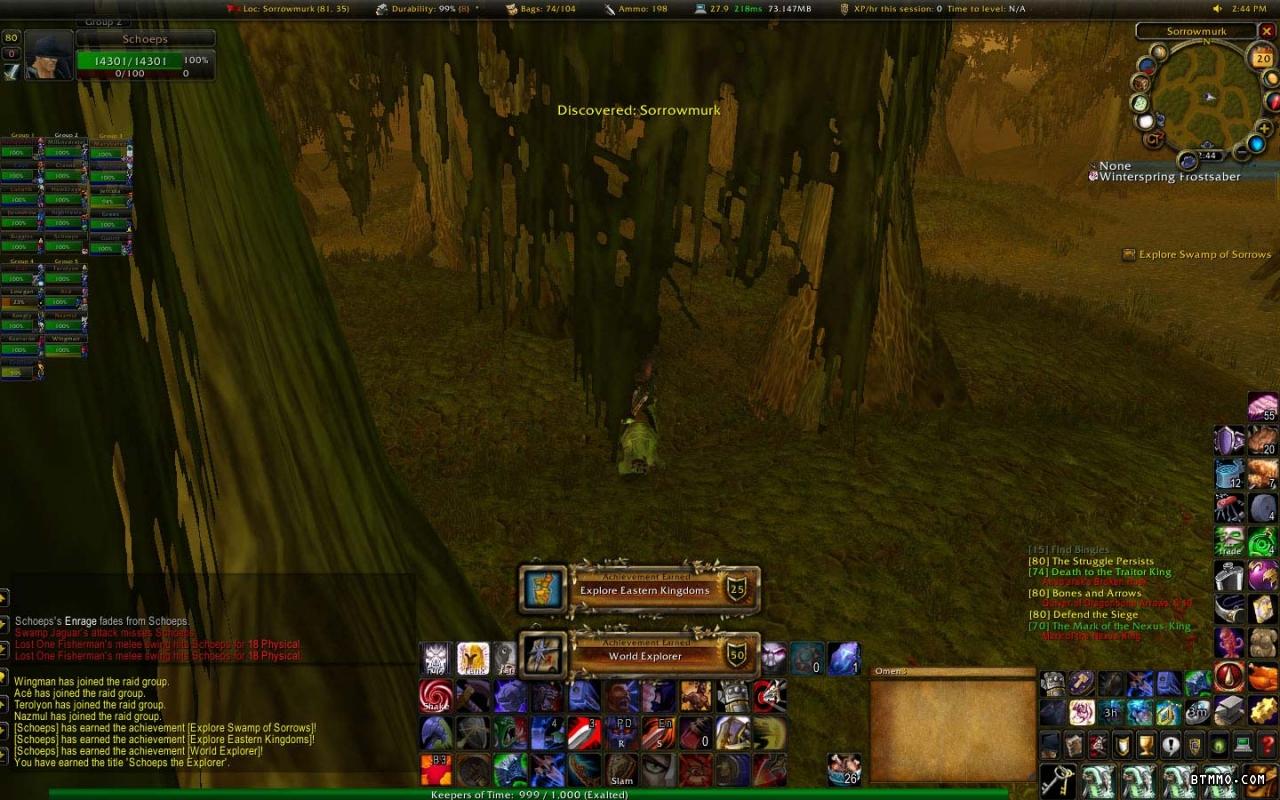Zoom in the minimap with the plus button
This screenshot has width=1280, height=800.
click(1265, 128)
